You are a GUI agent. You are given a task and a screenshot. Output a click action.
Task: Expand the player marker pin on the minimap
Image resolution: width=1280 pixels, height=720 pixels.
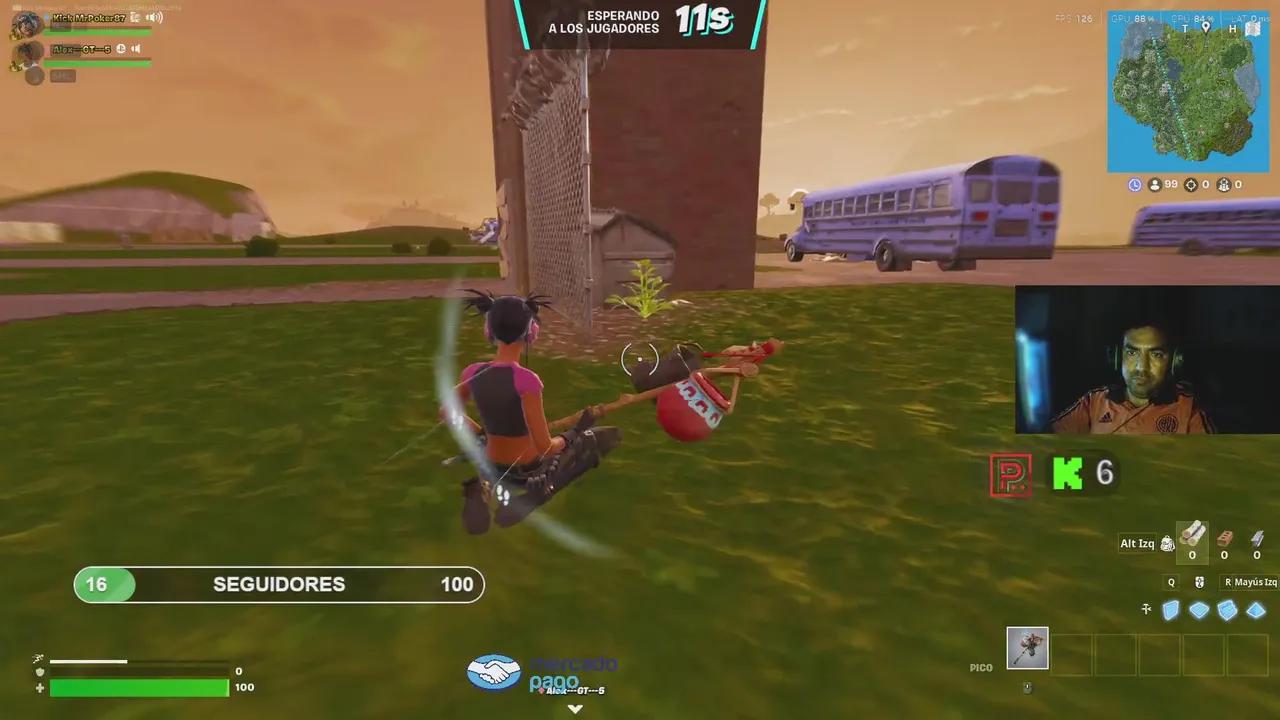tap(1205, 28)
